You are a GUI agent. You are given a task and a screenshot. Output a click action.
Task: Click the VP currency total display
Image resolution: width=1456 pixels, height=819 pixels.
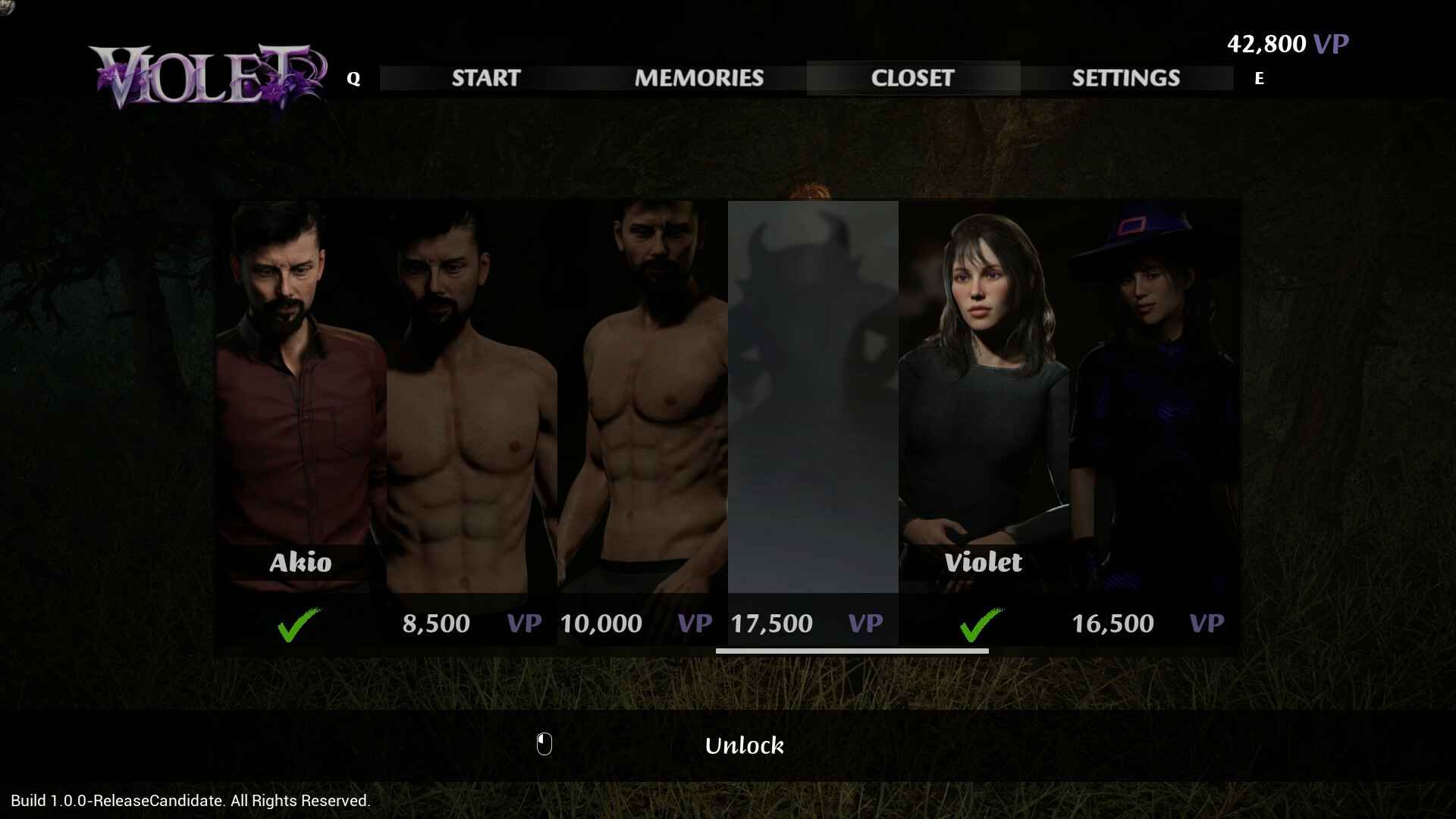(x=1288, y=43)
